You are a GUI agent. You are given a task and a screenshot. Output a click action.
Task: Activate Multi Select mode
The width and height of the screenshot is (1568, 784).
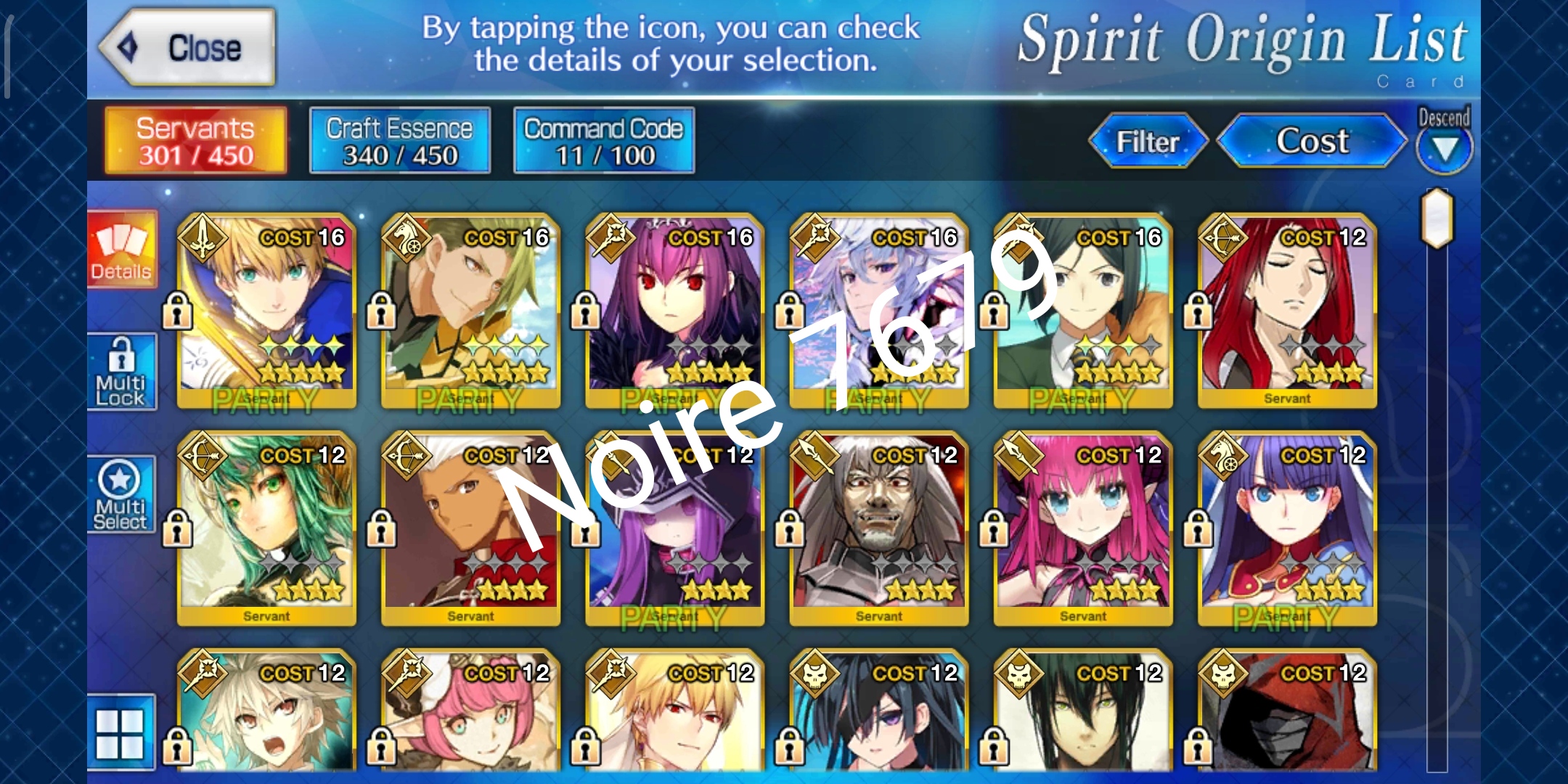pyautogui.click(x=123, y=494)
